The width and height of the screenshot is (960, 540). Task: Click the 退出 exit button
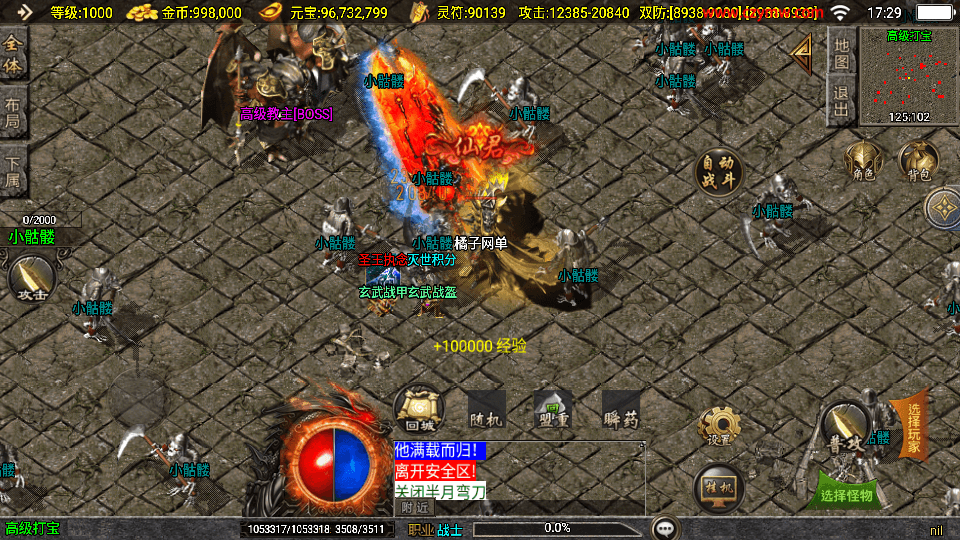842,101
